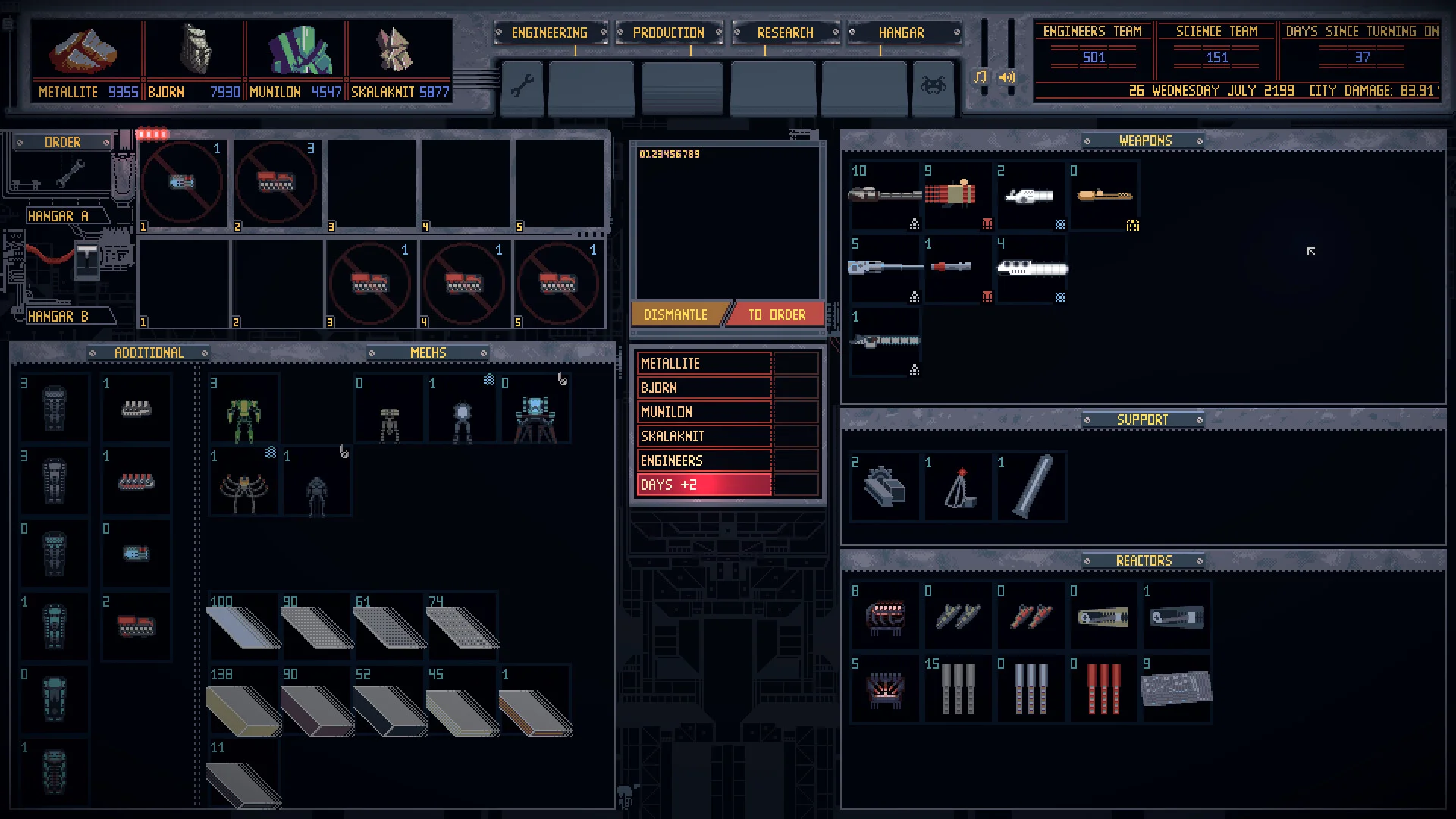Open the Order wrench panel
The height and width of the screenshot is (819, 1456).
click(63, 168)
